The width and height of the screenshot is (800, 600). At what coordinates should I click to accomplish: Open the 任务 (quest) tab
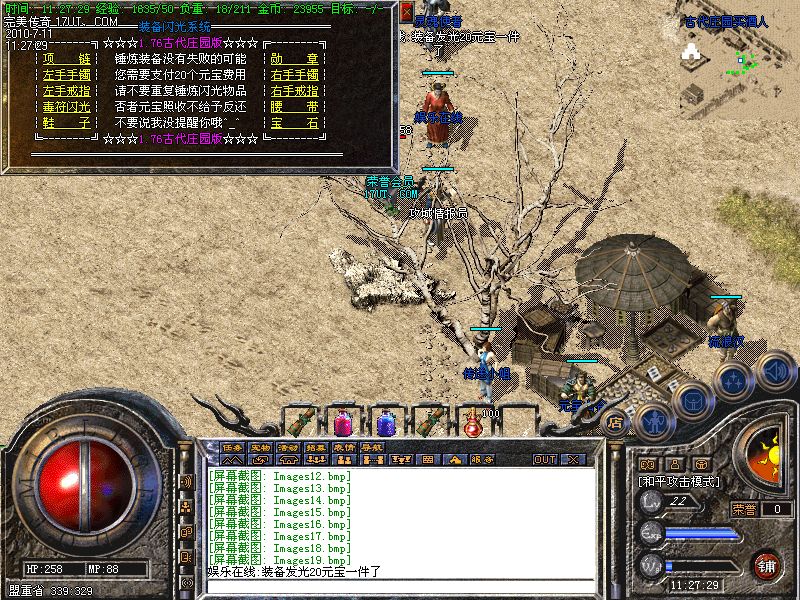[x=233, y=446]
